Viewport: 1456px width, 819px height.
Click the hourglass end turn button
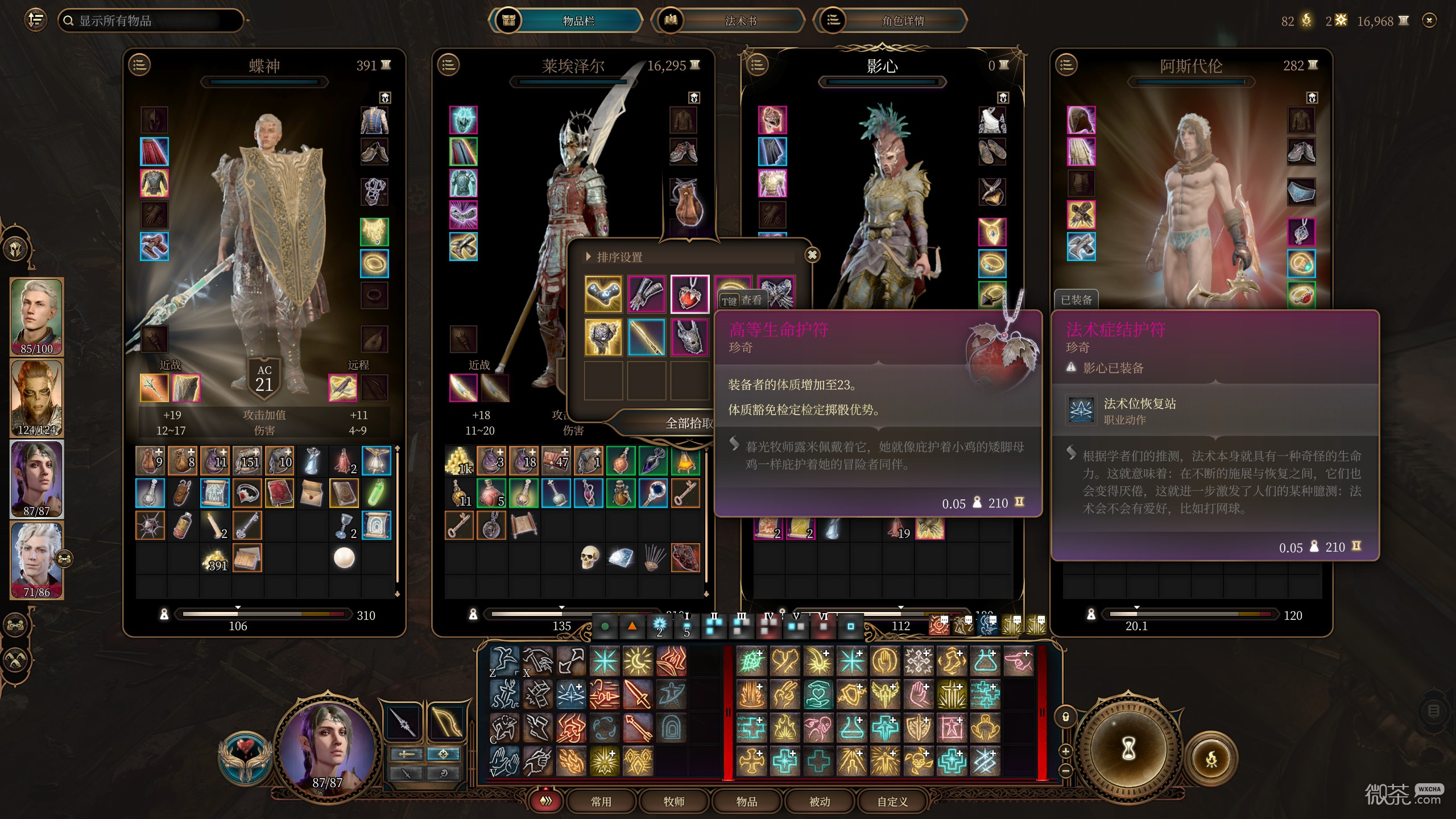[1128, 750]
